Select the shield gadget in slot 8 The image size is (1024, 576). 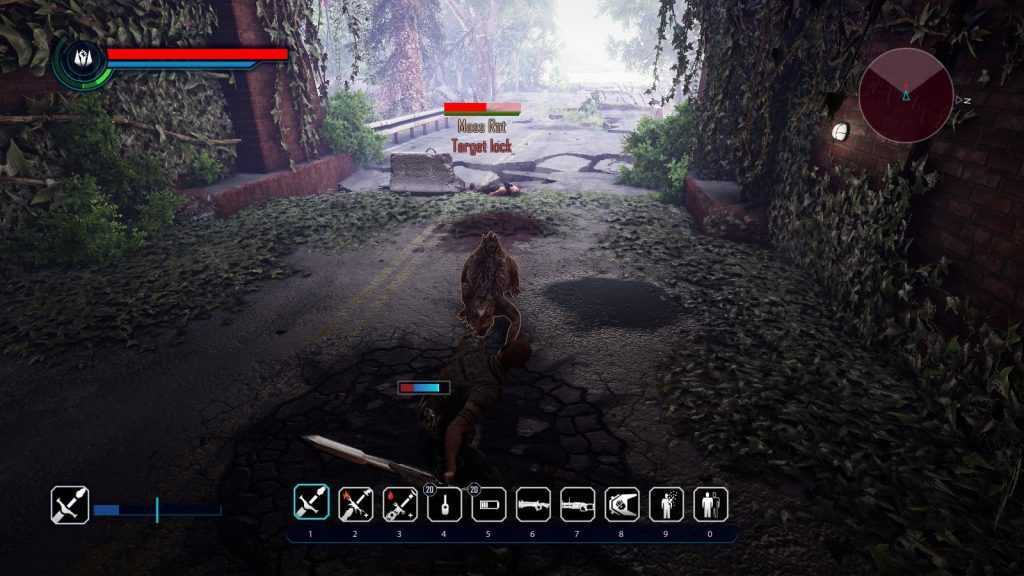pos(622,504)
